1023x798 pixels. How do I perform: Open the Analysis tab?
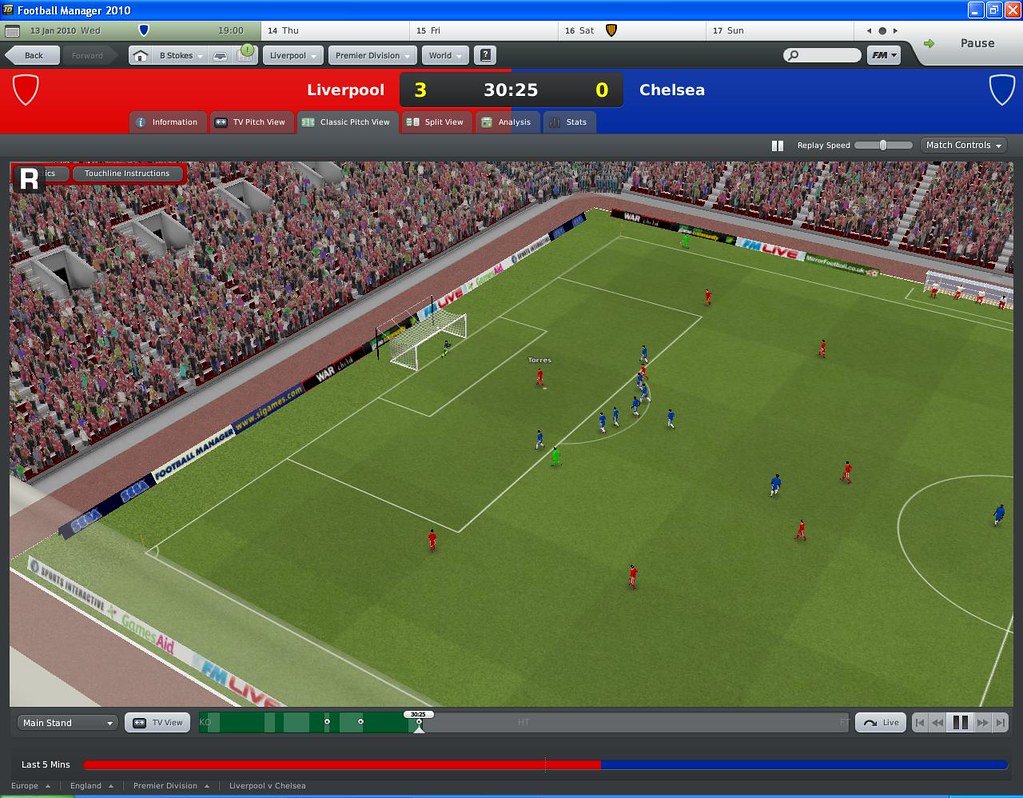tap(507, 122)
